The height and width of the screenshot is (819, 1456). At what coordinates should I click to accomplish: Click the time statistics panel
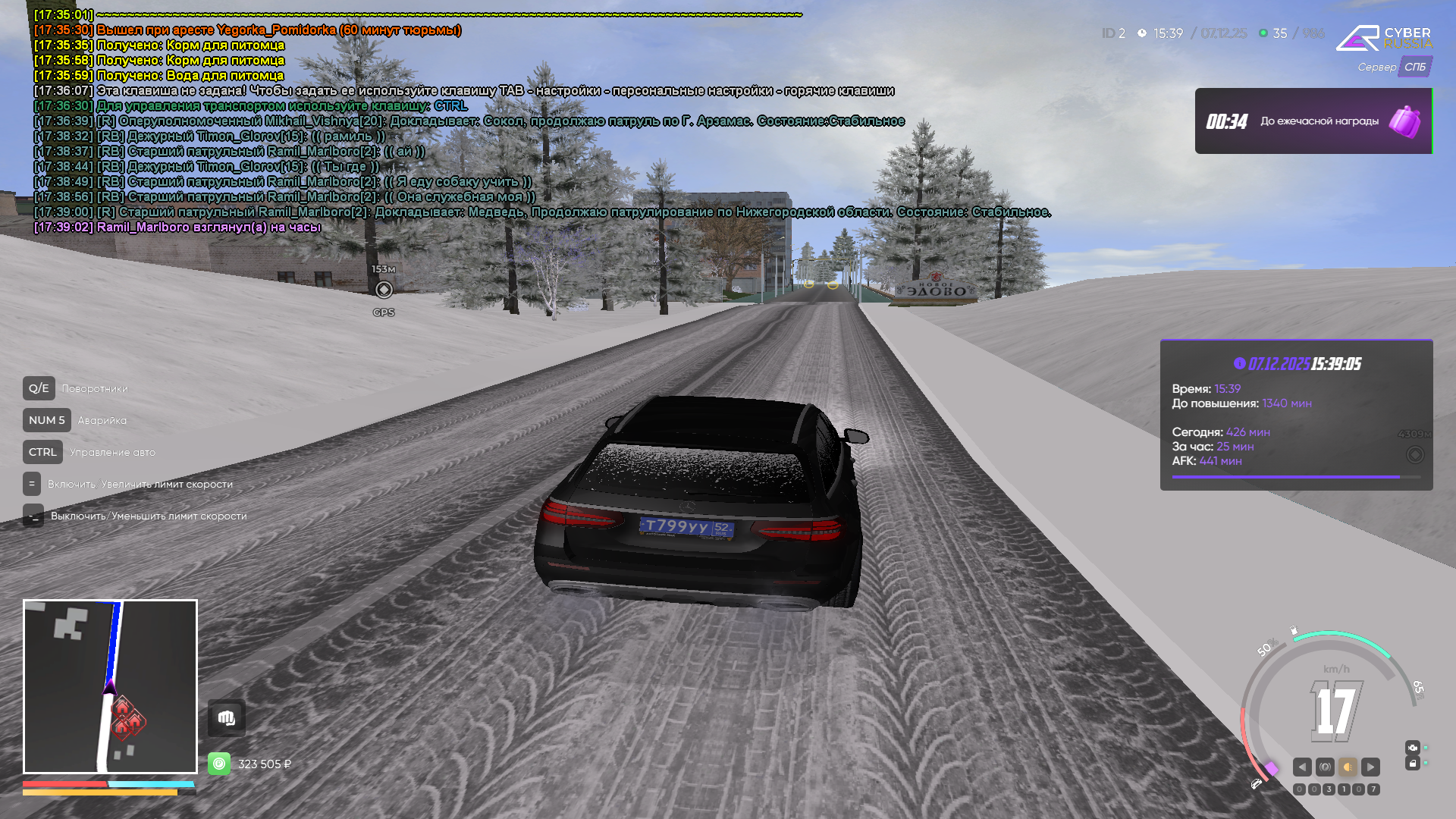click(1296, 415)
